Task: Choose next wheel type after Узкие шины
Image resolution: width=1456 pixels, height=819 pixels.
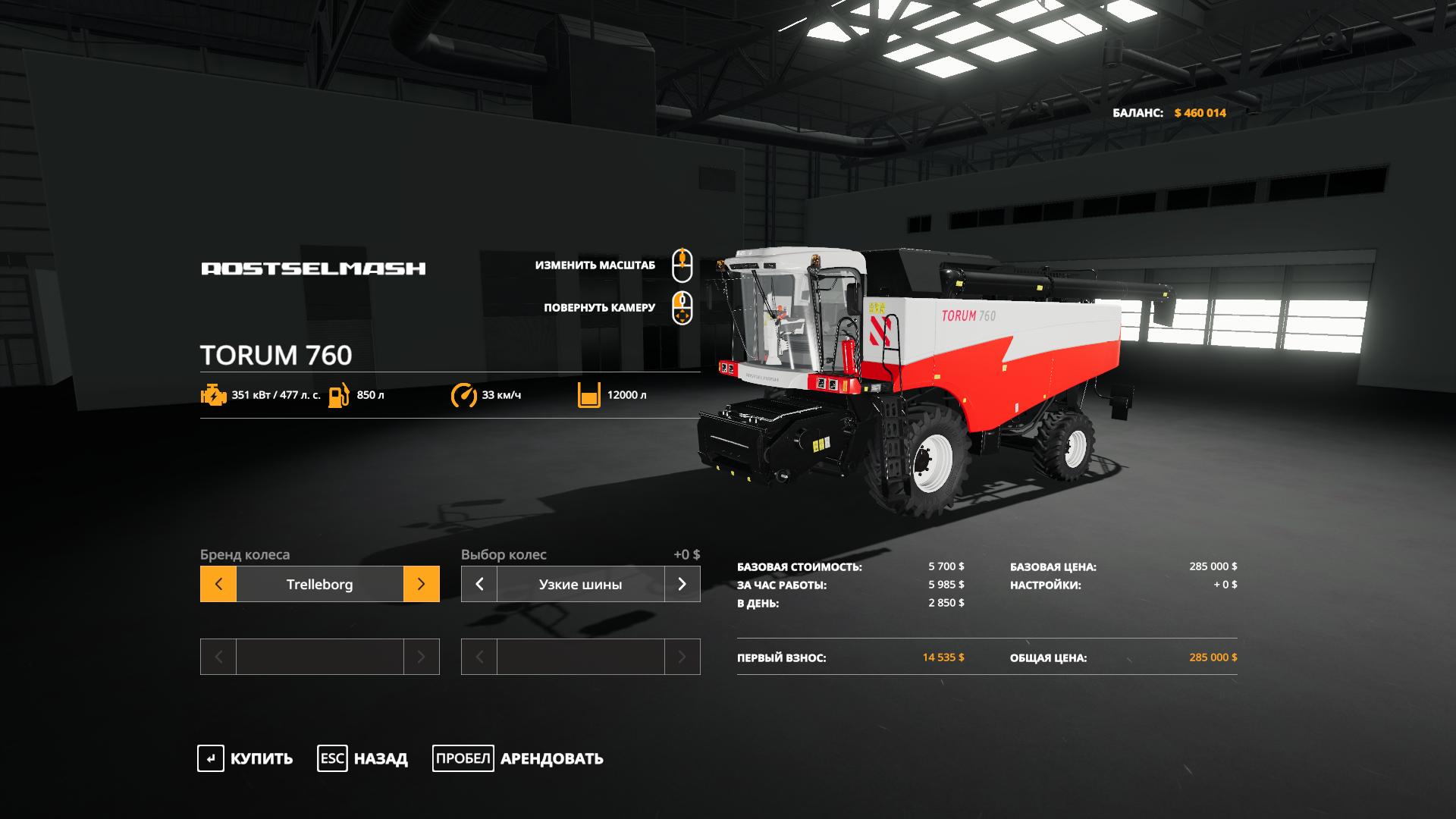Action: [682, 584]
